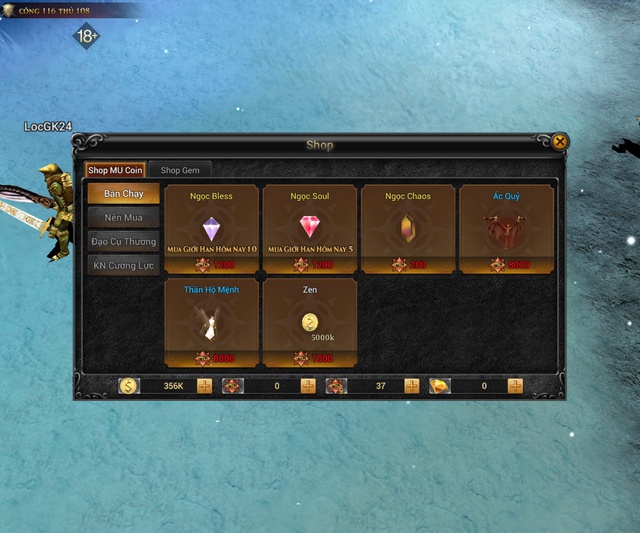Select the Ngọc Bless shop item
Image resolution: width=640 pixels, height=533 pixels.
pos(211,229)
